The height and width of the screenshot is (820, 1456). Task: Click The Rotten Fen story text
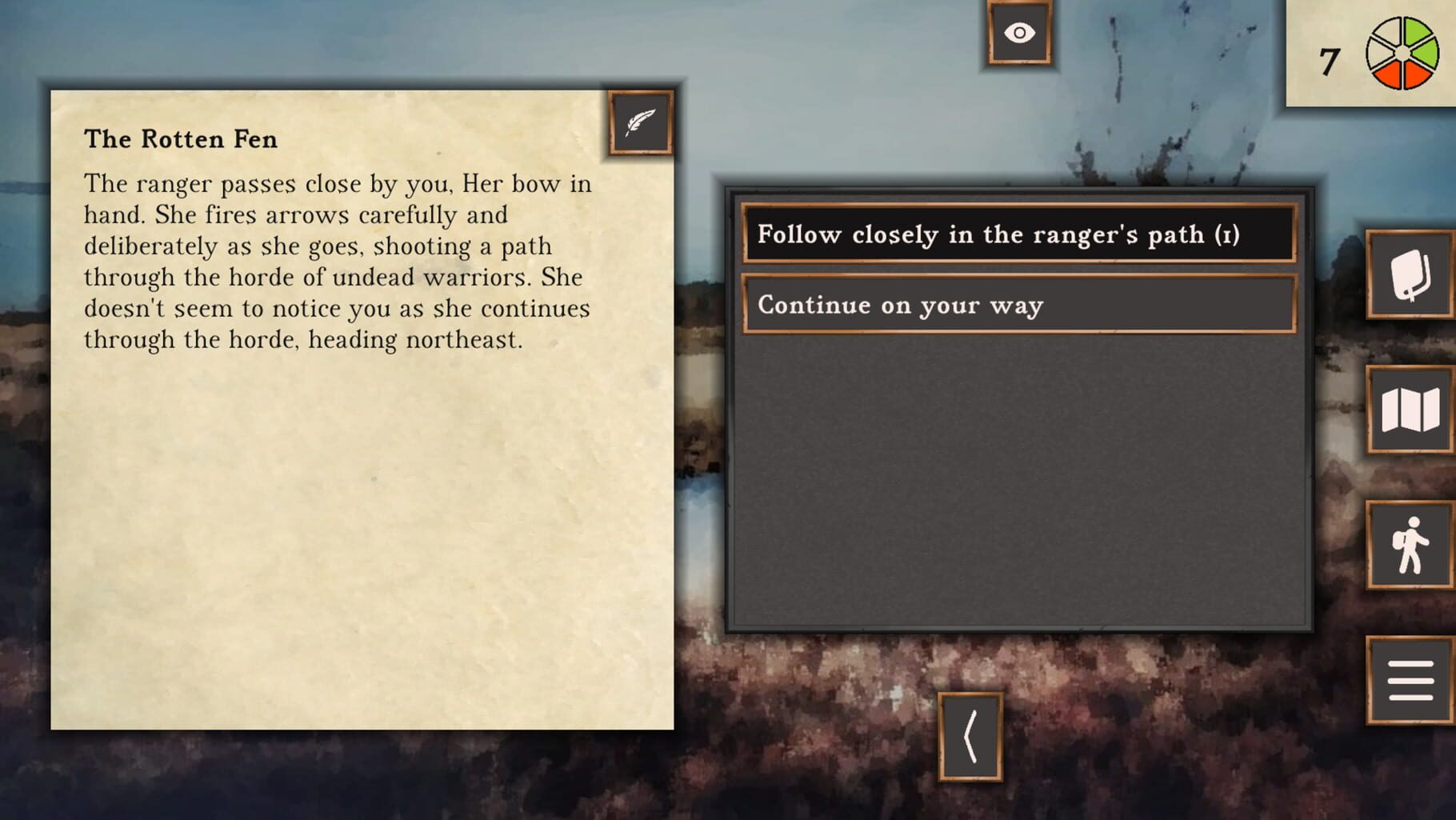[336, 260]
